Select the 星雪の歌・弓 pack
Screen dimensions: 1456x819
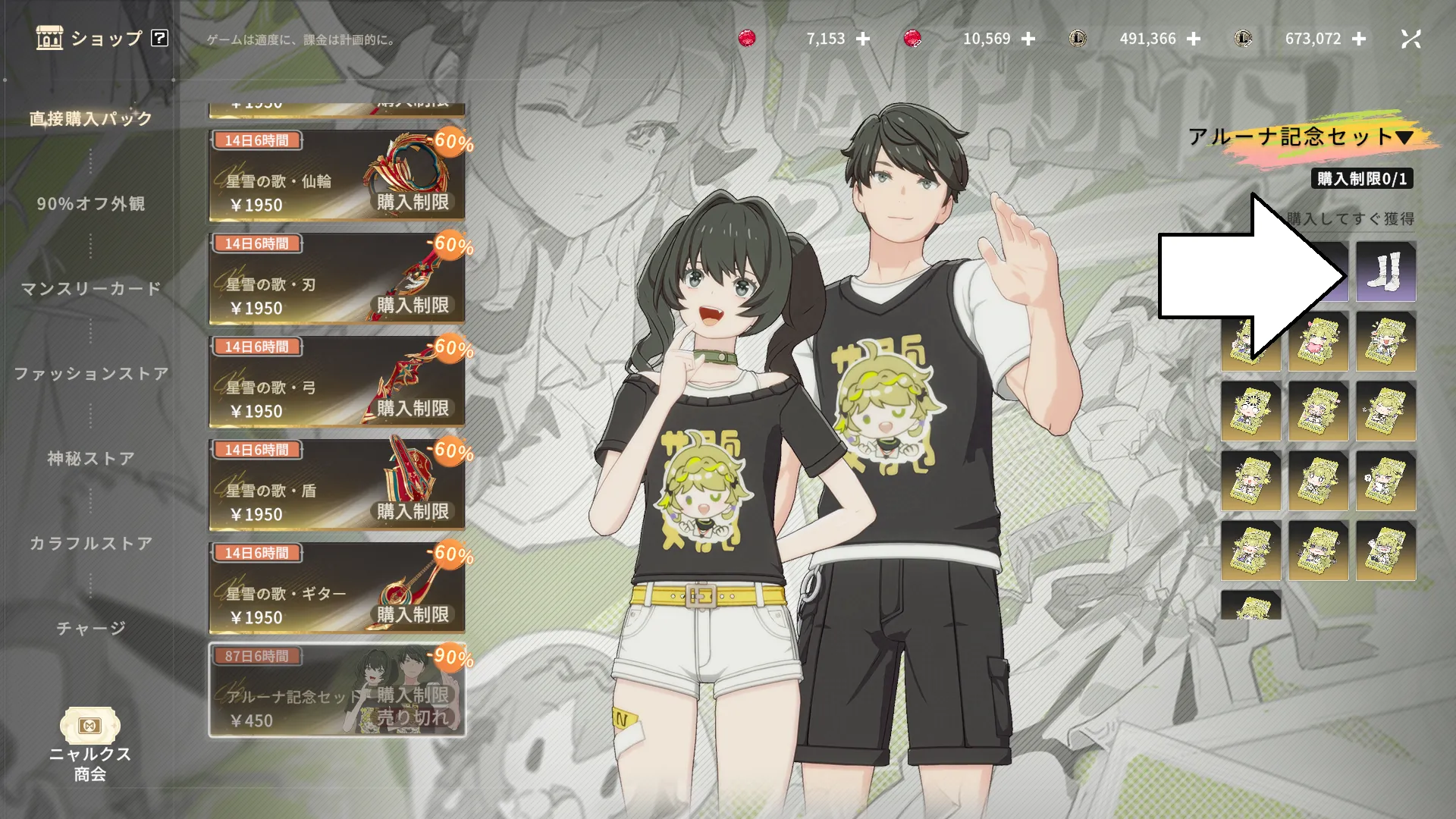[337, 381]
